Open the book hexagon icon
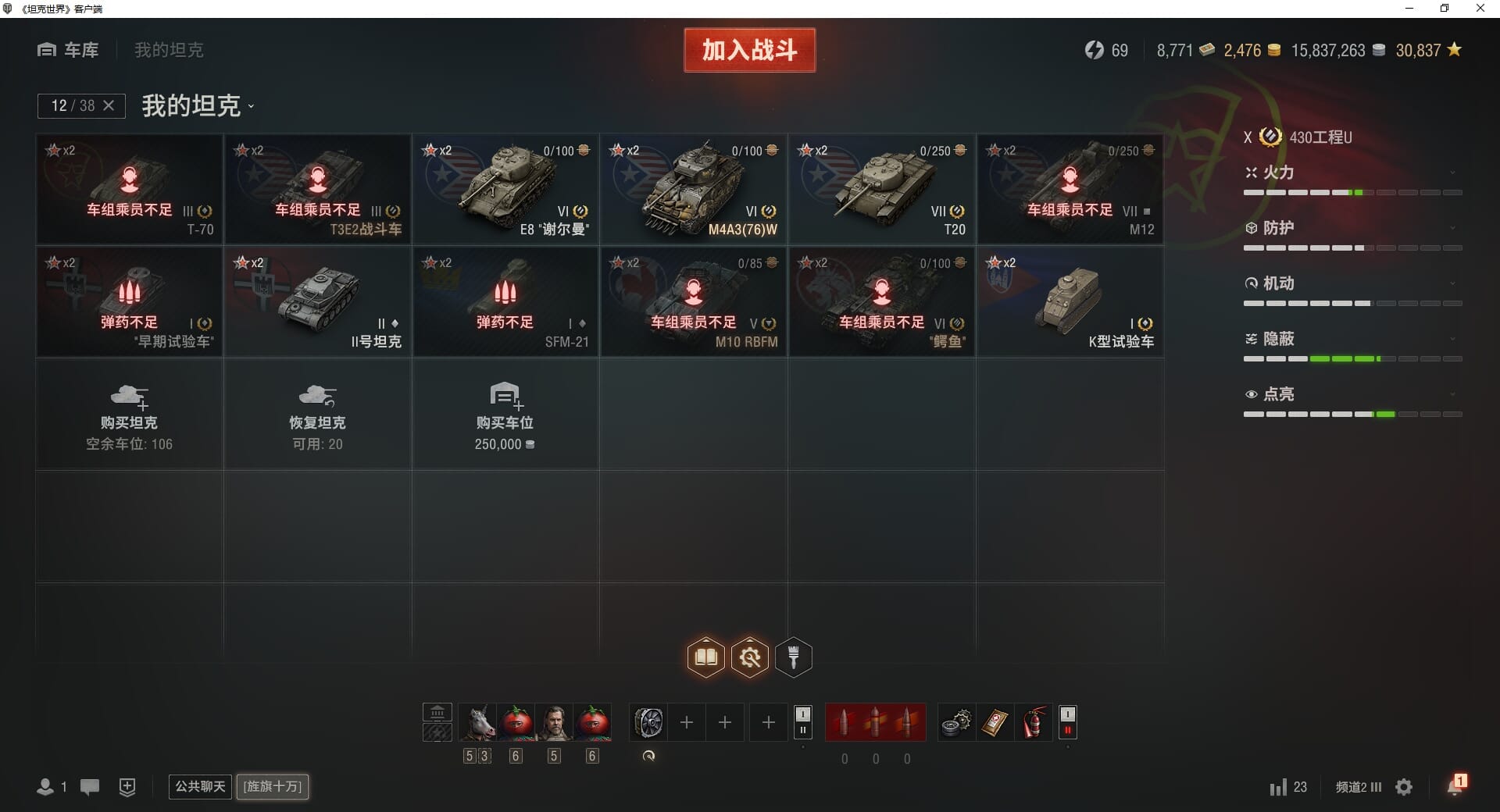The image size is (1500, 812). (706, 657)
